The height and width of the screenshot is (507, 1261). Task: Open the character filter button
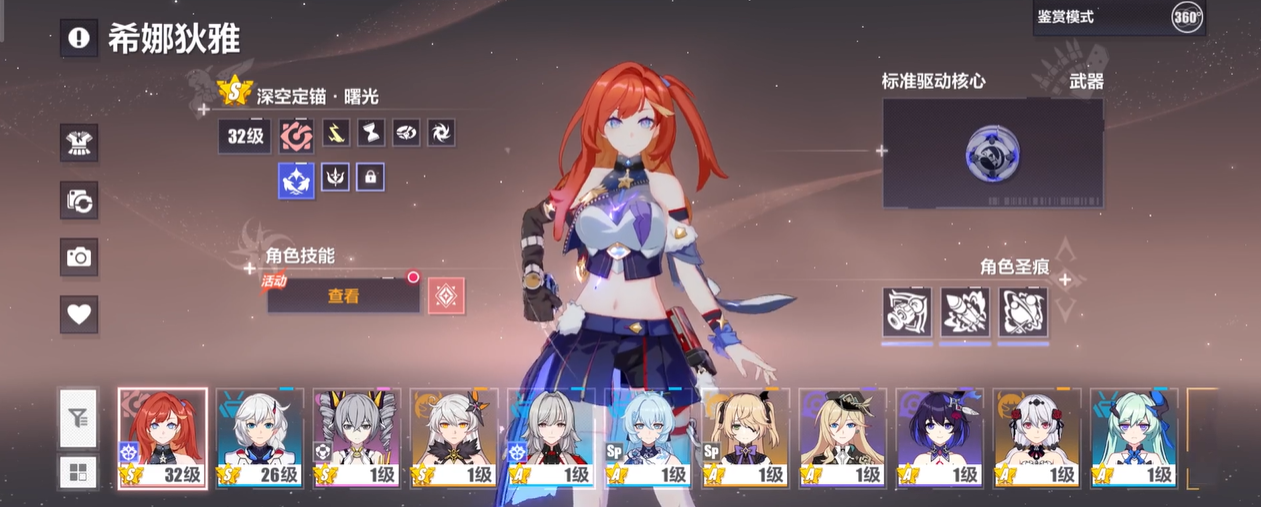pos(78,418)
